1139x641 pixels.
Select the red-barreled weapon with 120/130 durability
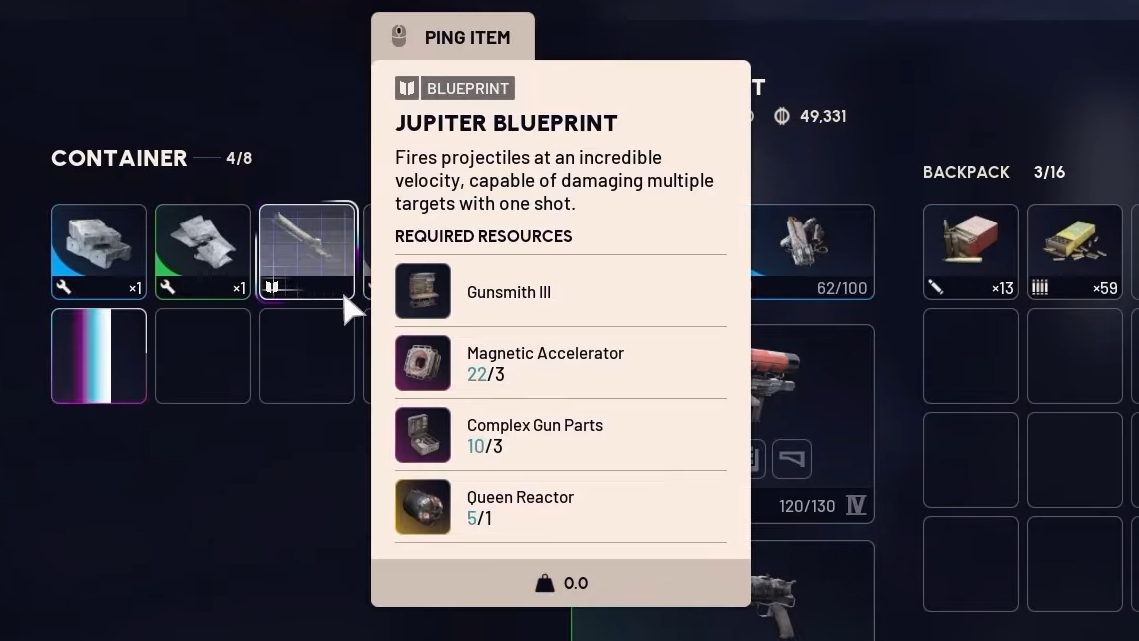(811, 380)
